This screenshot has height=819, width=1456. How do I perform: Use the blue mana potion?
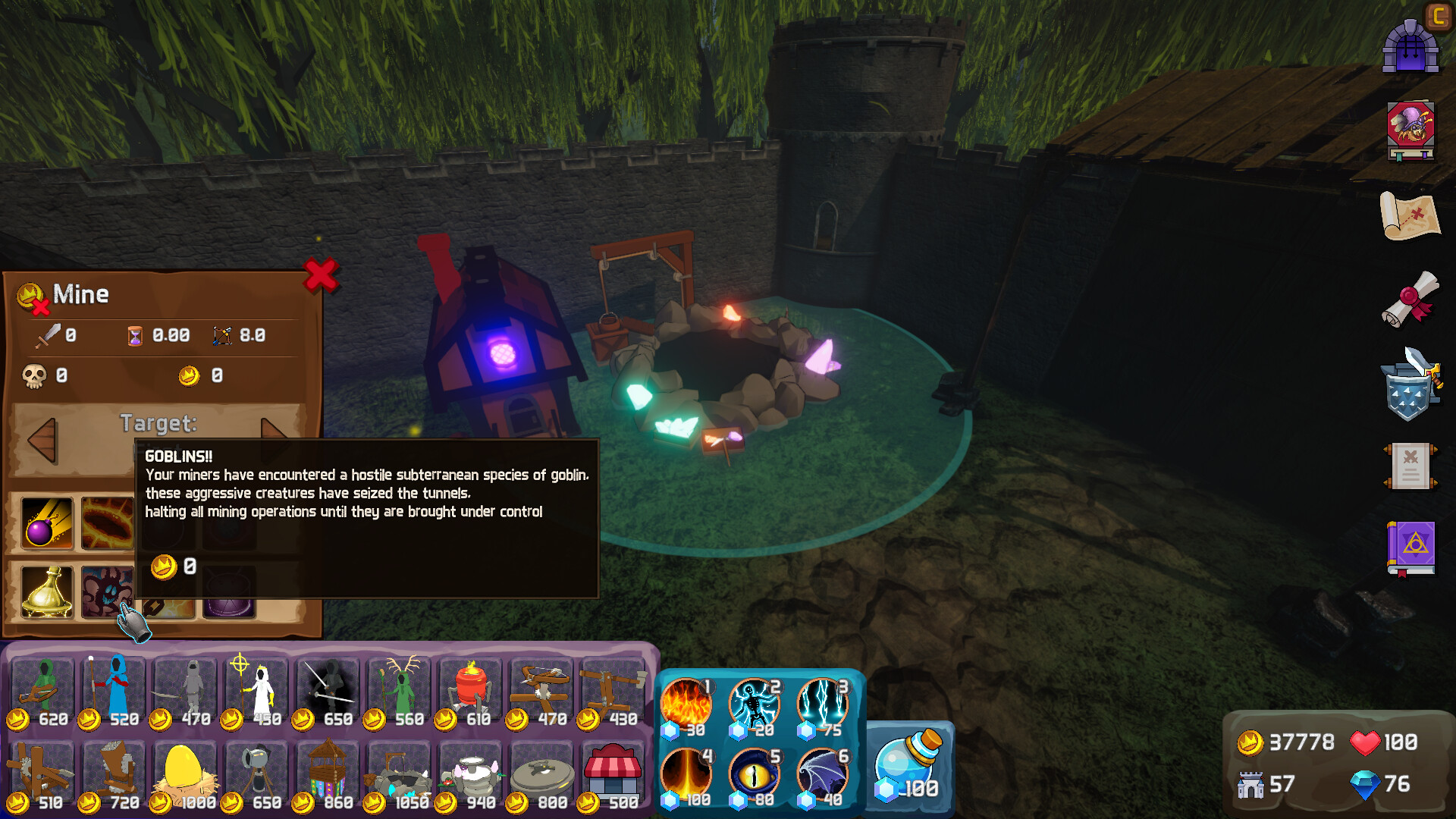pos(908,764)
